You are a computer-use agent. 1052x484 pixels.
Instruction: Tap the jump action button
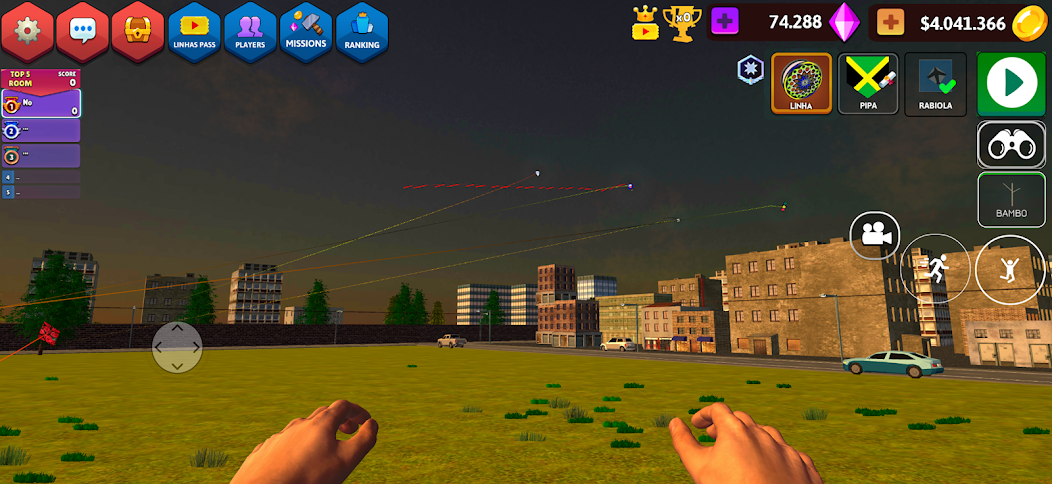coord(1010,270)
